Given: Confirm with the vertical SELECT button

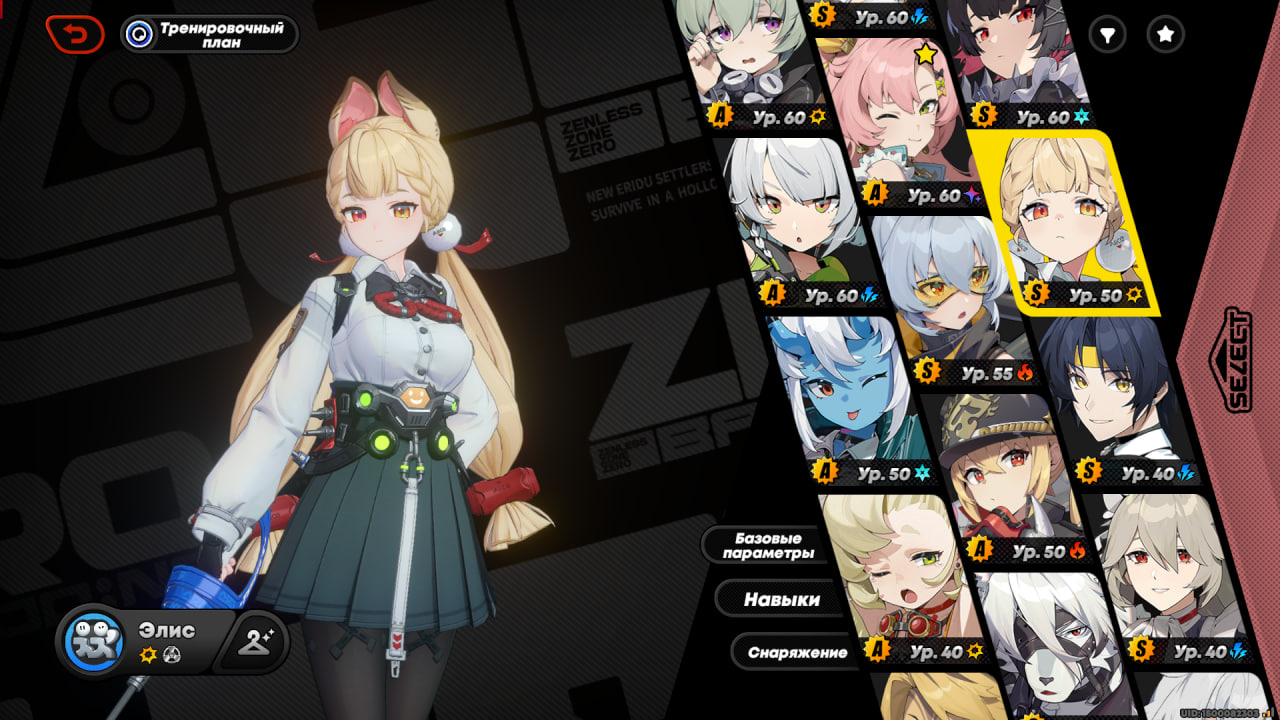Looking at the screenshot, I should 1238,360.
